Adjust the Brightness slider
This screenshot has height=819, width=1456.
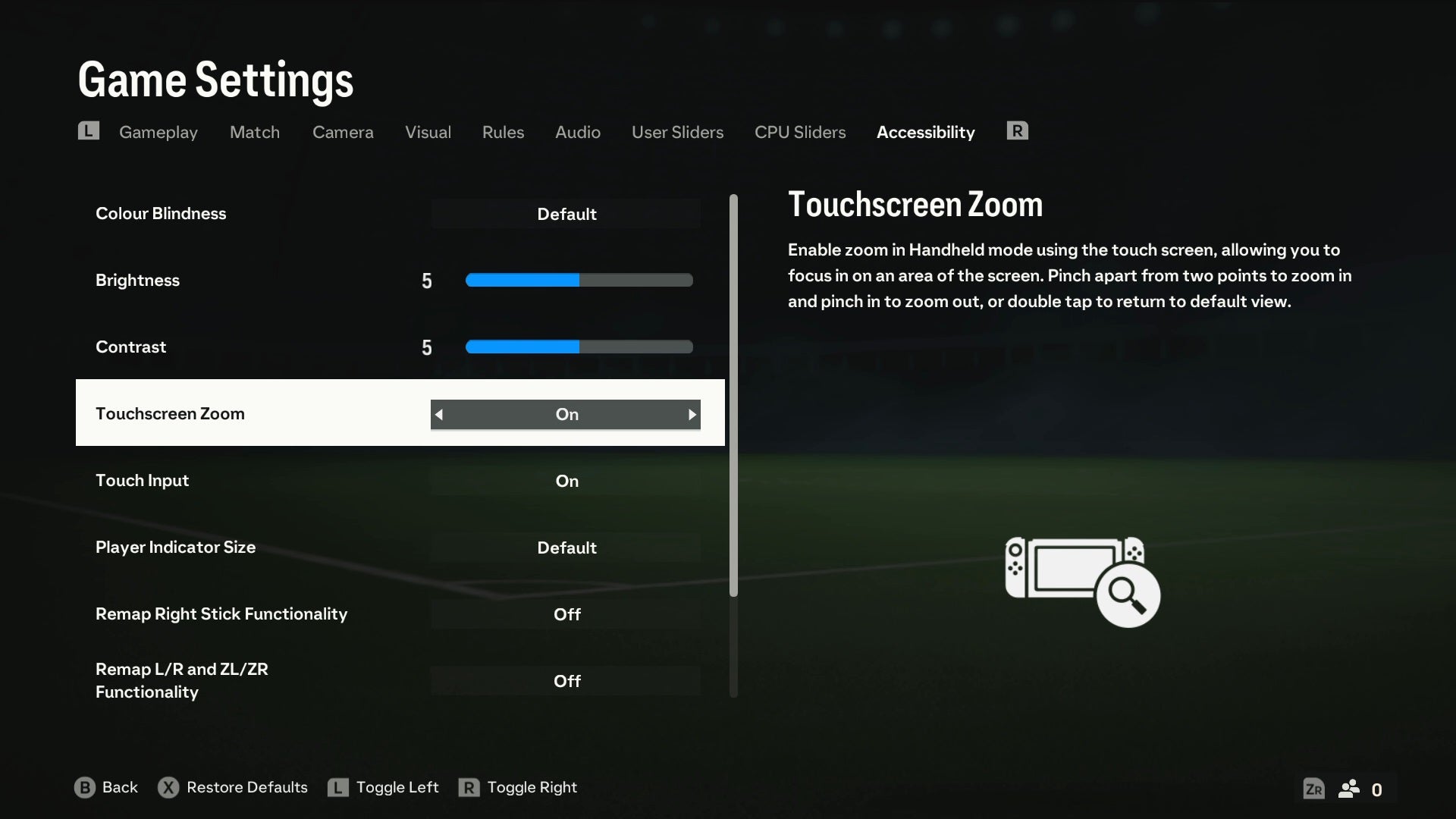coord(579,281)
